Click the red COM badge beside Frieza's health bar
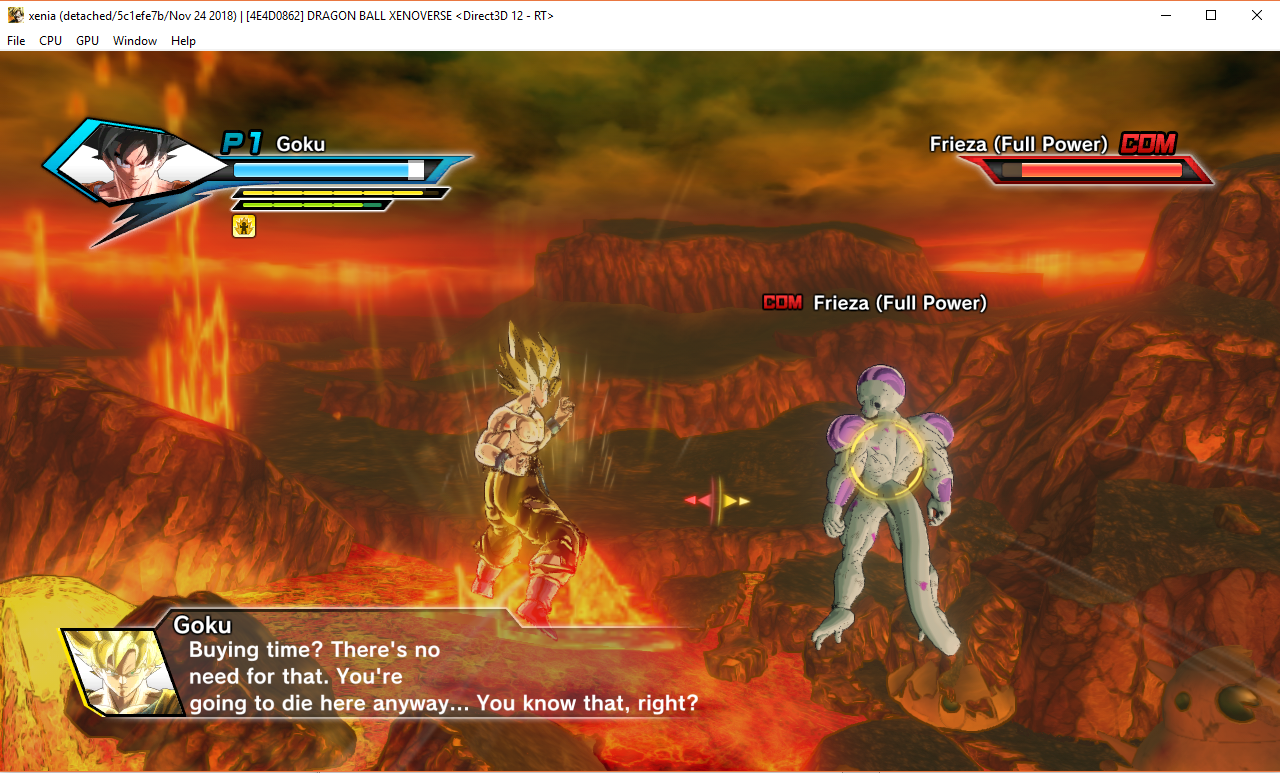 click(x=1148, y=144)
